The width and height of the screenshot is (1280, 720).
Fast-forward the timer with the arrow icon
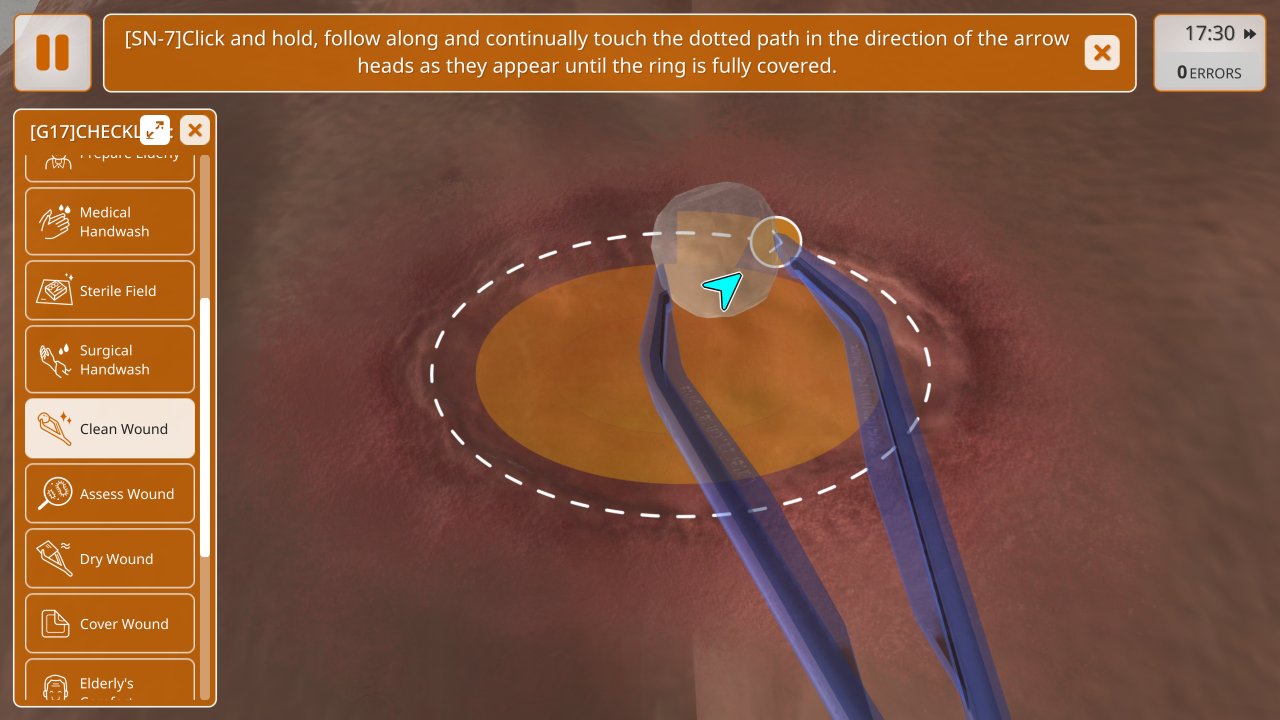tap(1250, 34)
